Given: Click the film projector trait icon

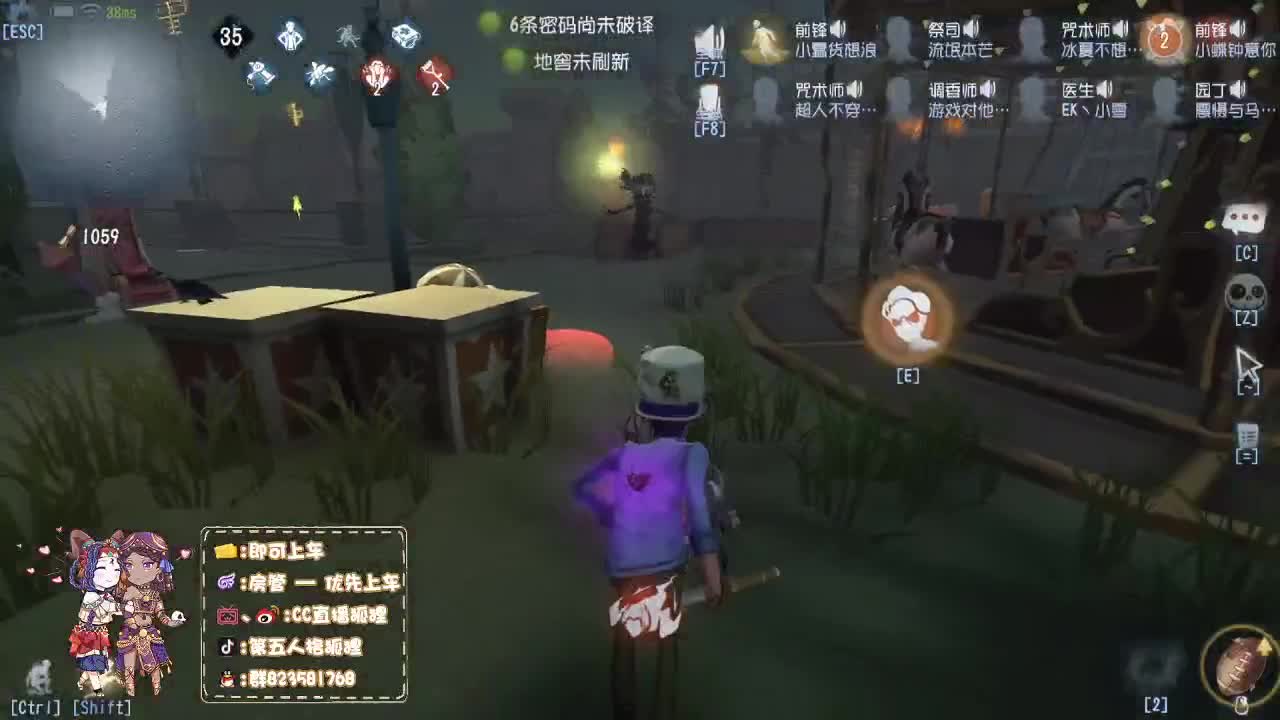Looking at the screenshot, I should click(405, 37).
